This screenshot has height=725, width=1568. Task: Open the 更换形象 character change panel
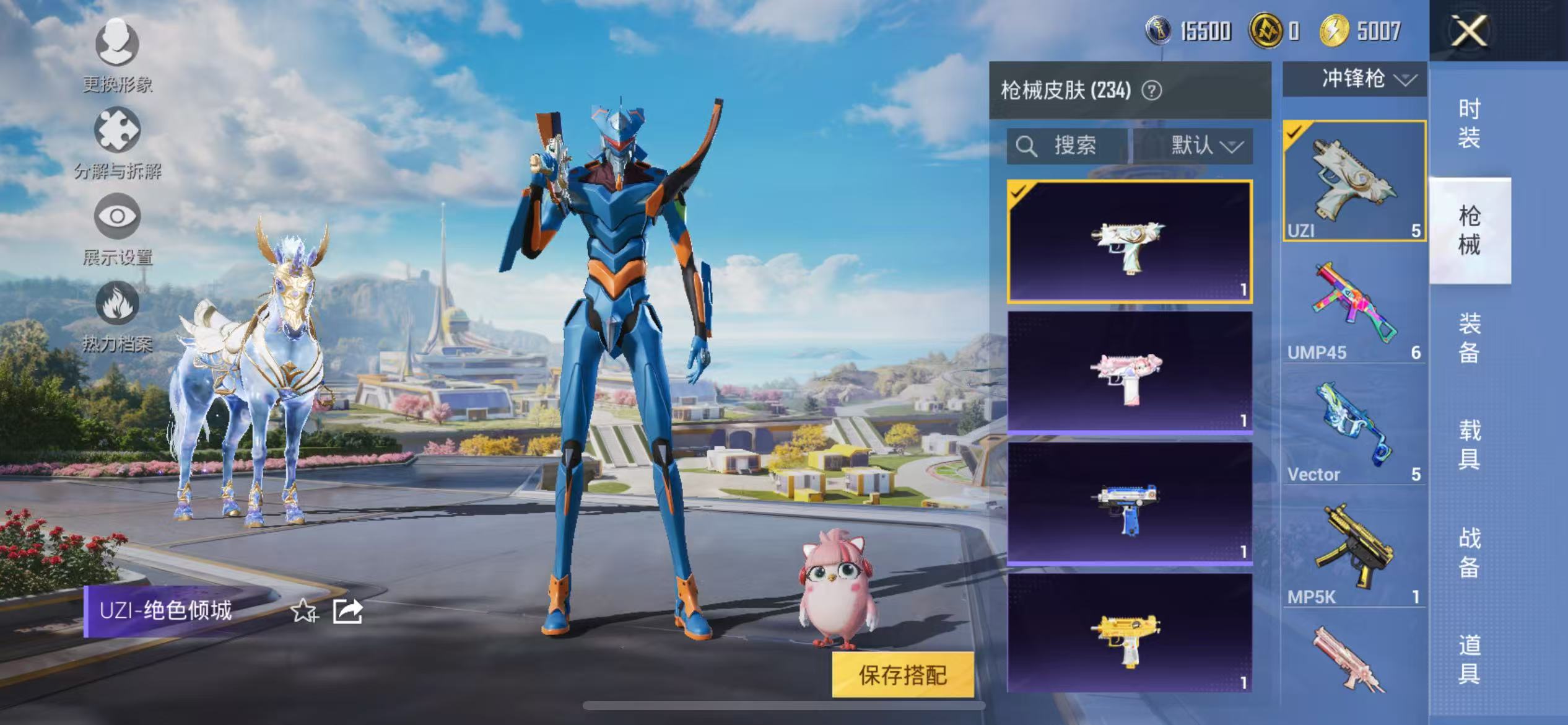(116, 56)
